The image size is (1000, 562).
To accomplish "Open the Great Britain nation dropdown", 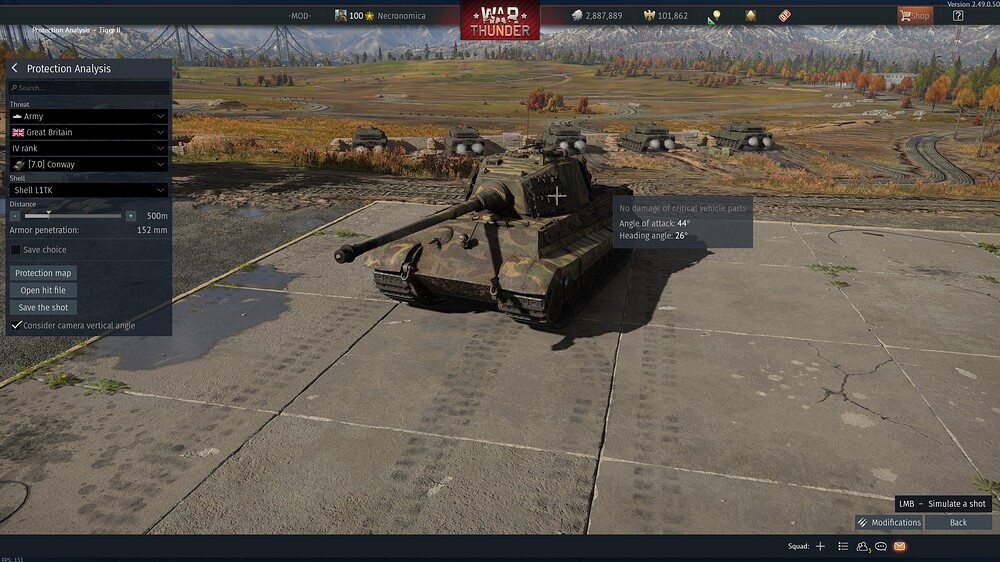I will (88, 132).
